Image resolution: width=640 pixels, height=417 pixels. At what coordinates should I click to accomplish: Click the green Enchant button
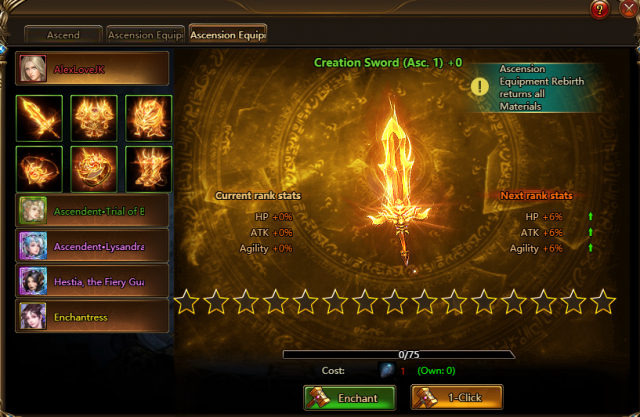tap(350, 397)
